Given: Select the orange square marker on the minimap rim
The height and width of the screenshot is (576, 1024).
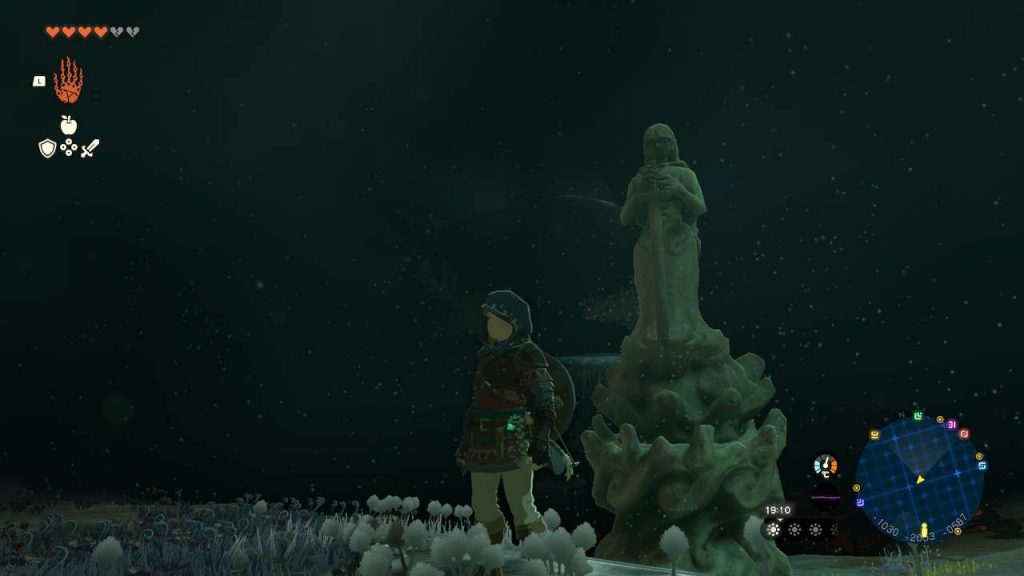Looking at the screenshot, I should point(874,435).
